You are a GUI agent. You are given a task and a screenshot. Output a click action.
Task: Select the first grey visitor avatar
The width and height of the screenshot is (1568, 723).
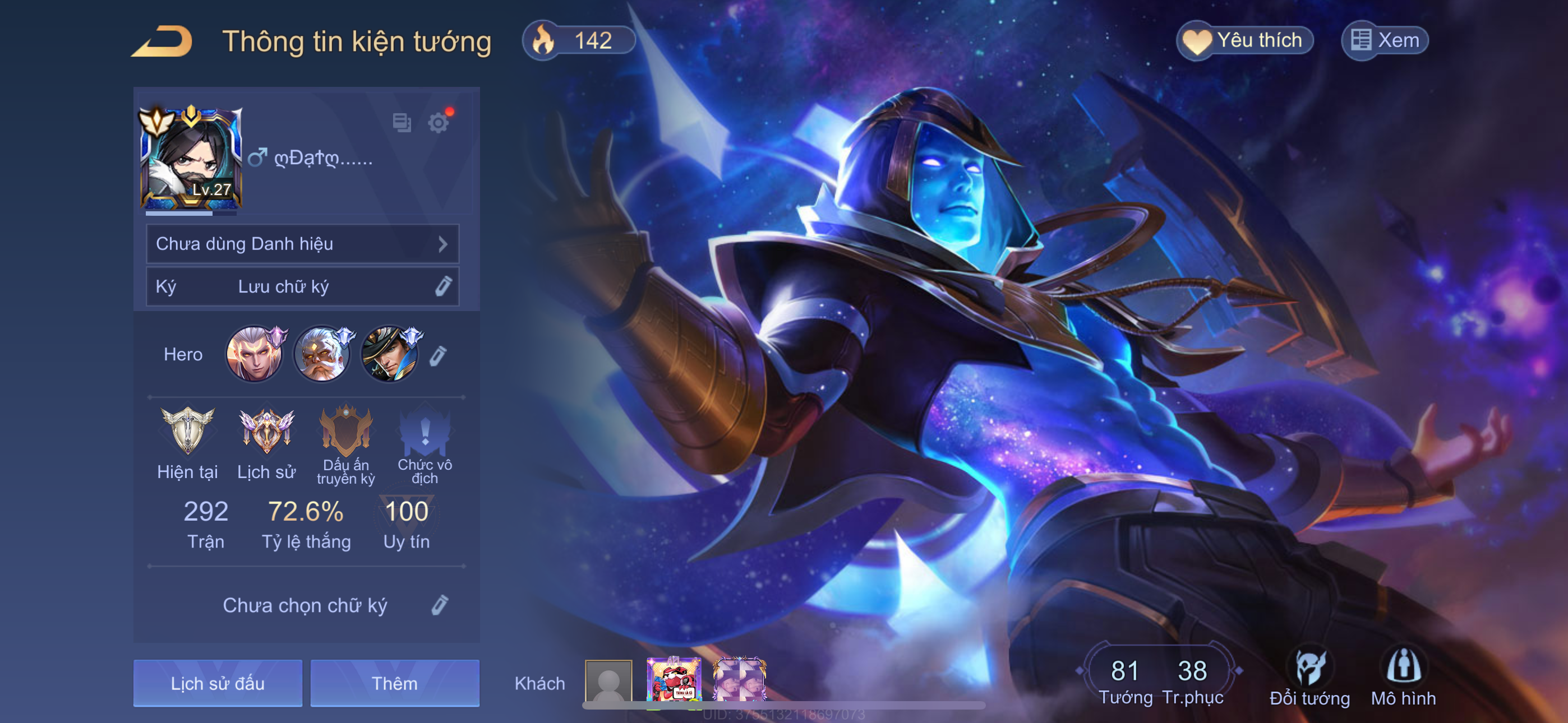click(608, 682)
